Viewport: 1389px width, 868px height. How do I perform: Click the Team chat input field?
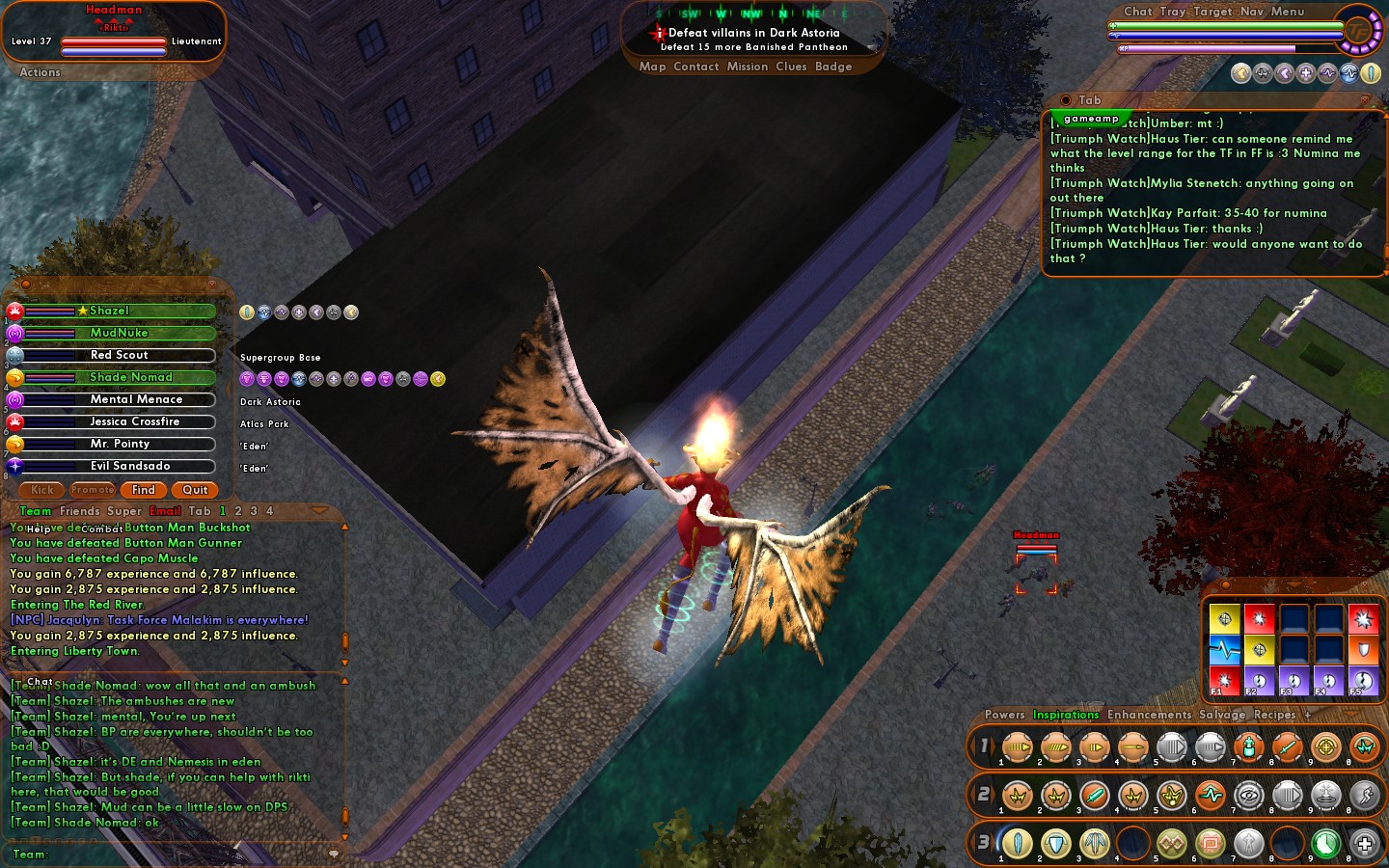(183, 854)
